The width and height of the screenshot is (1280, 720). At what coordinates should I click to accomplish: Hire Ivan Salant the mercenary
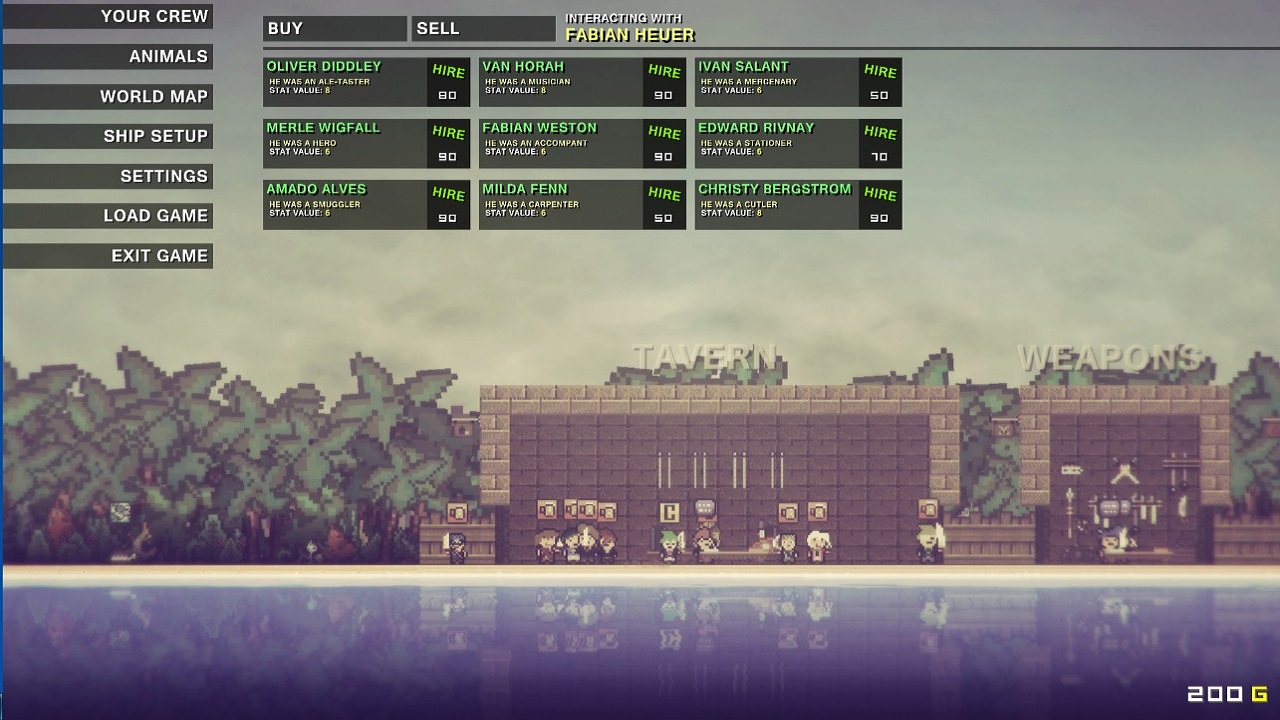(880, 71)
